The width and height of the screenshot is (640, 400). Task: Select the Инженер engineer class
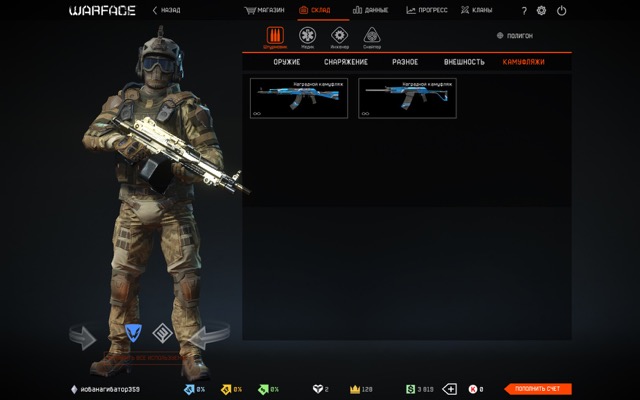click(339, 36)
